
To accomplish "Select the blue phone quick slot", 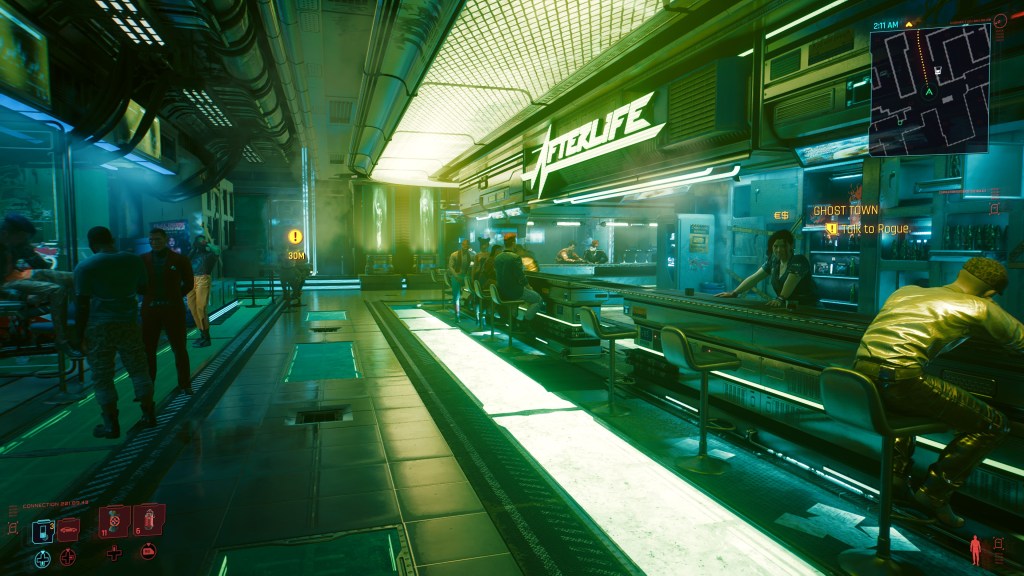I will (x=43, y=530).
